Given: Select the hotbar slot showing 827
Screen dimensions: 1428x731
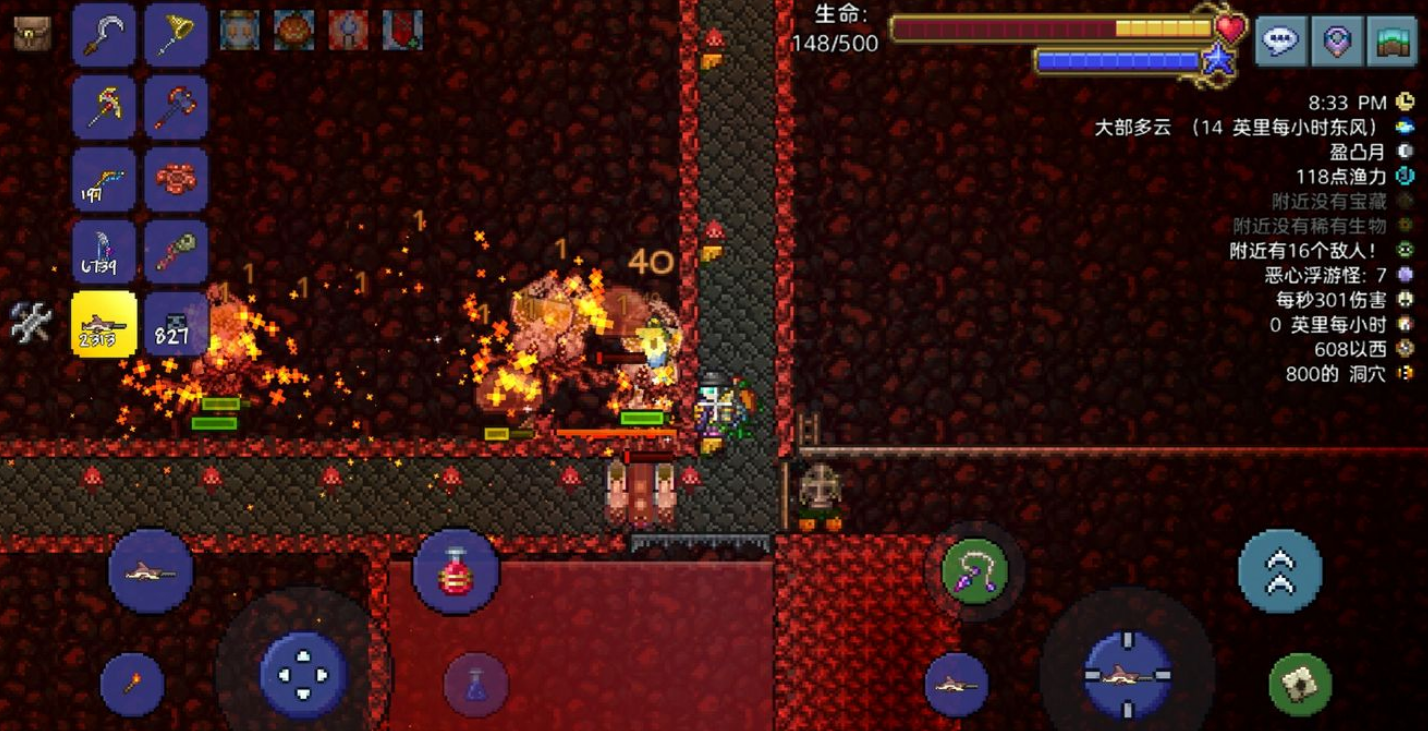Looking at the screenshot, I should pos(175,323).
